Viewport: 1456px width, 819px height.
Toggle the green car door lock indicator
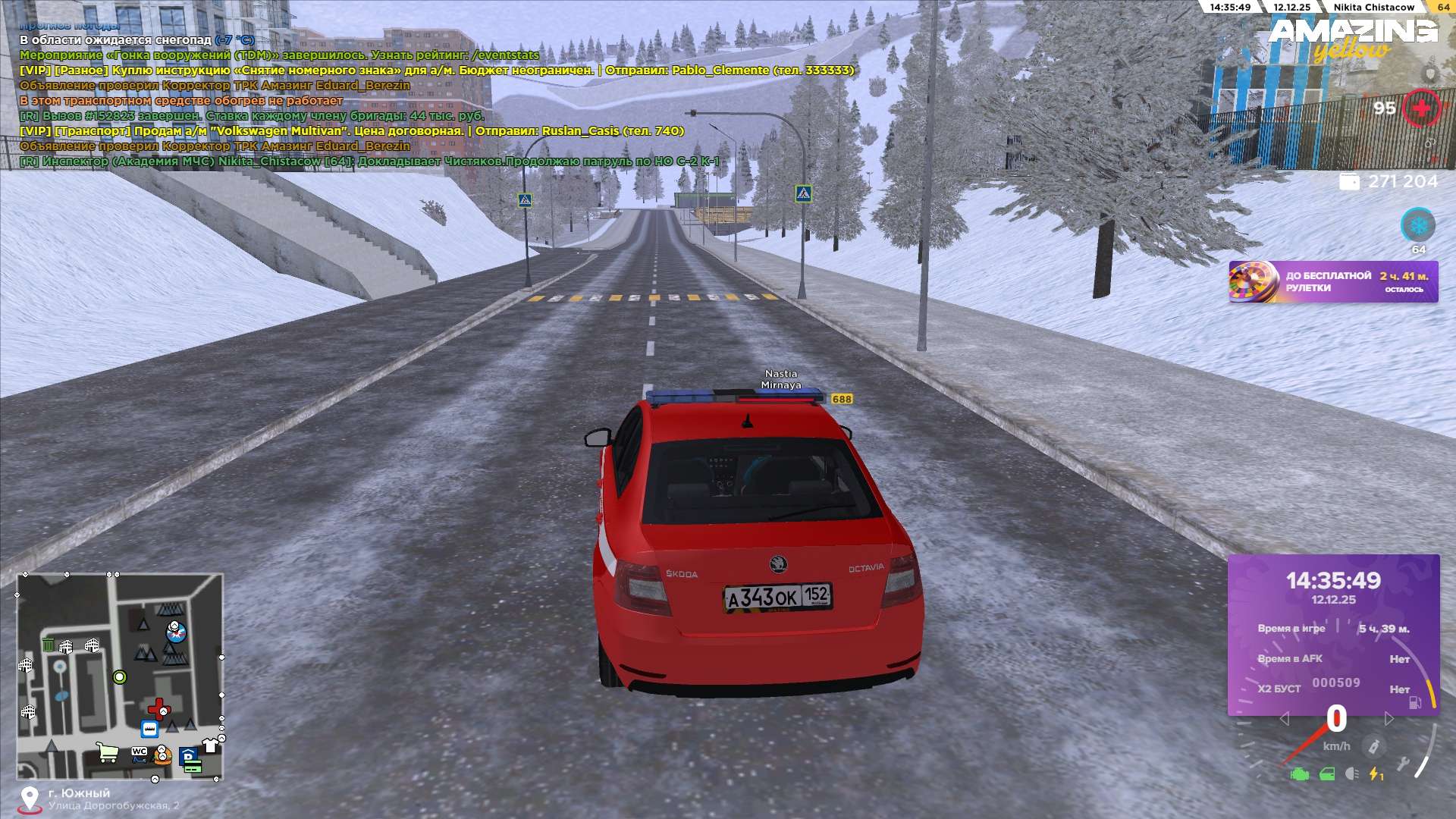tap(1327, 774)
